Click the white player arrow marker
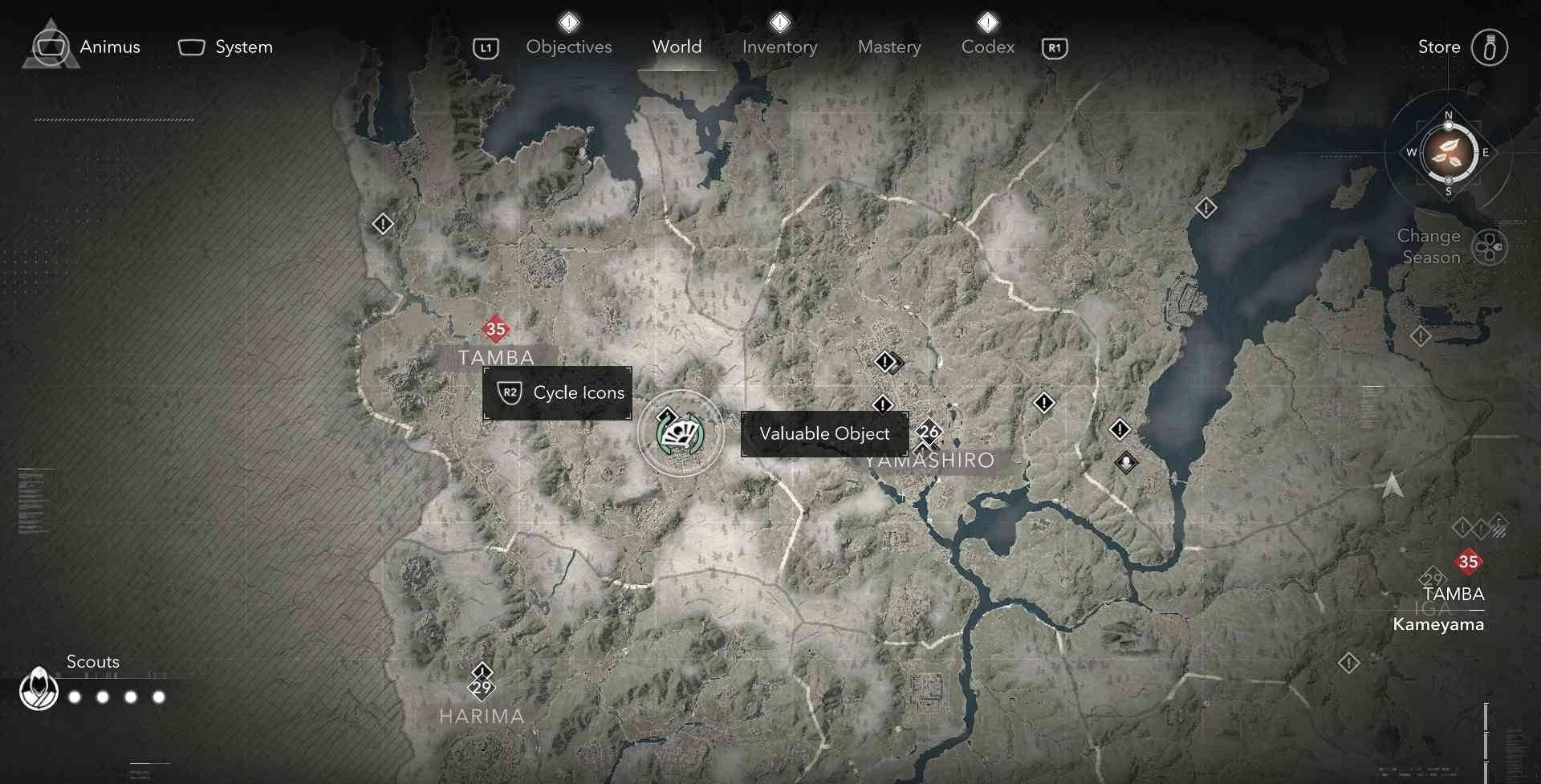 point(1393,485)
